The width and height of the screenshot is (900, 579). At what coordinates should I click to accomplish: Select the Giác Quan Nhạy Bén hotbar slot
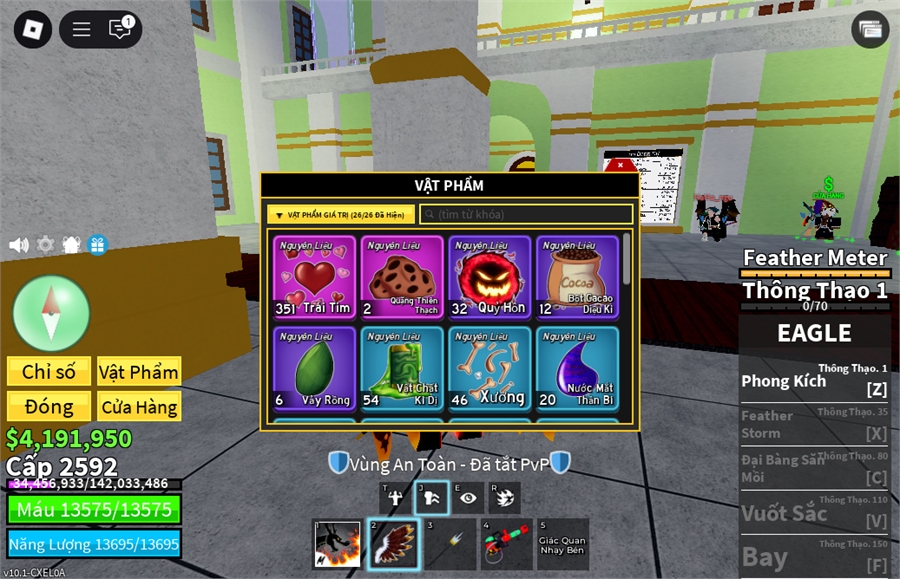pyautogui.click(x=562, y=545)
